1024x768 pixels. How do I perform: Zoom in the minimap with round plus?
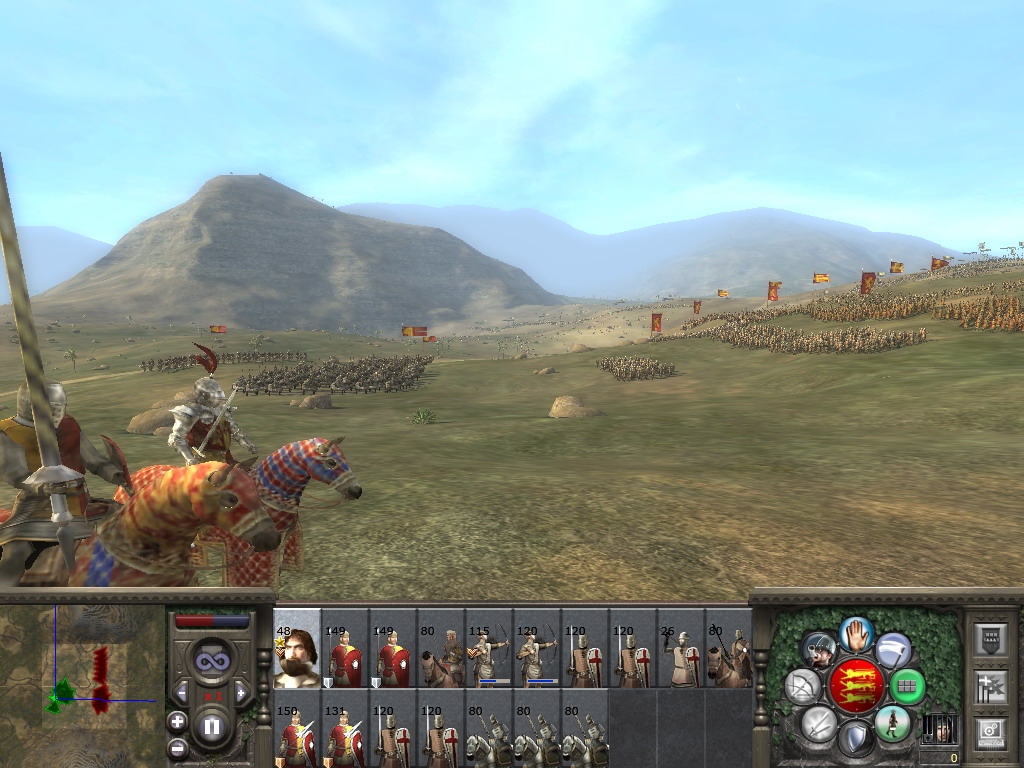tap(177, 721)
